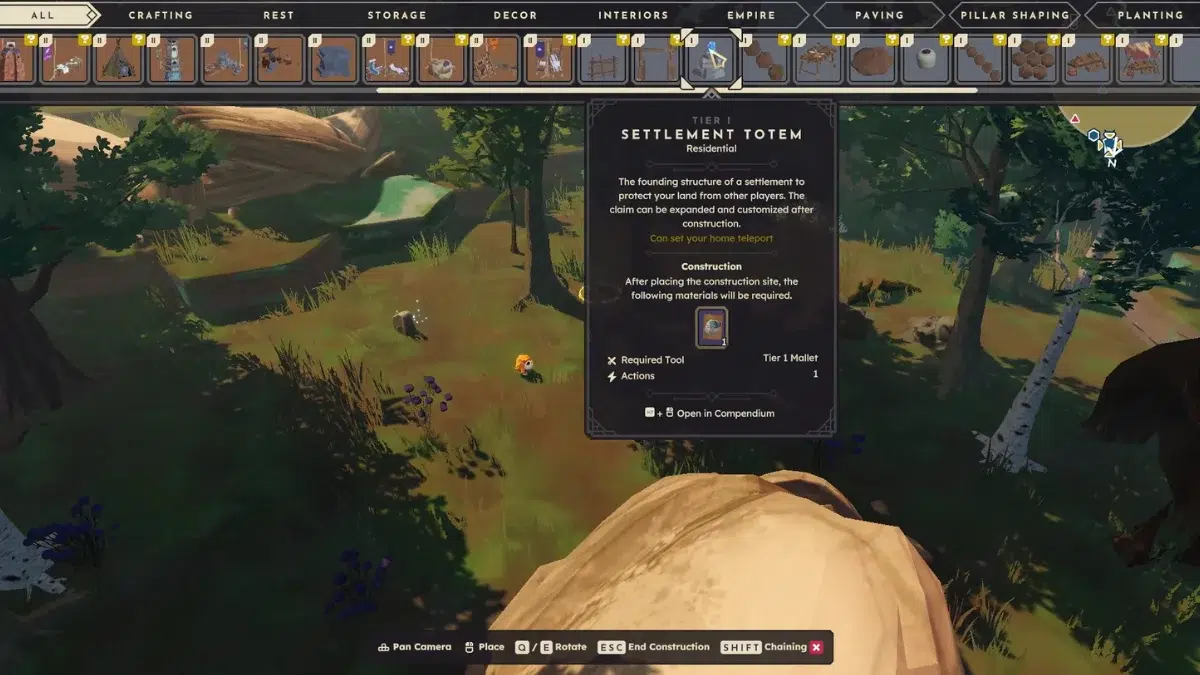Switch to the All category tab
The height and width of the screenshot is (675, 1200).
coord(43,15)
